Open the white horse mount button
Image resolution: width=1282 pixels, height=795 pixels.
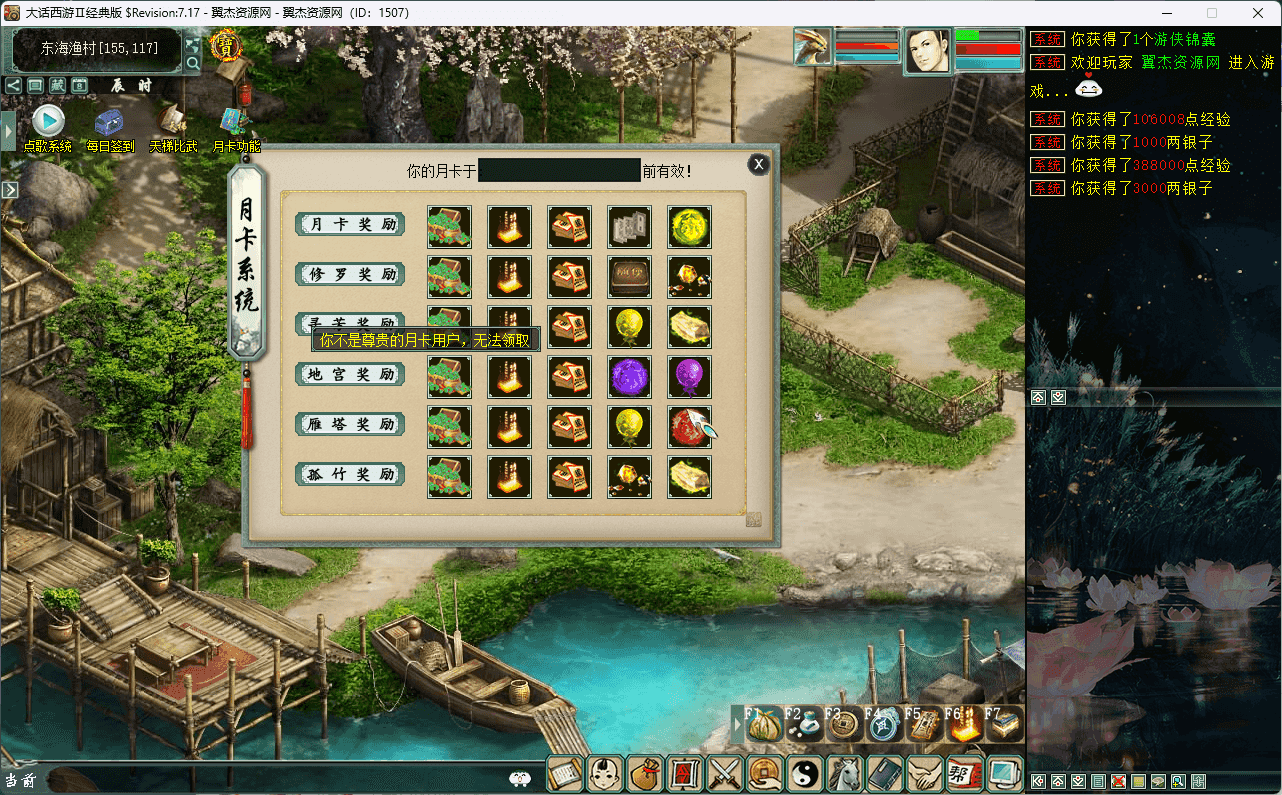(x=845, y=773)
